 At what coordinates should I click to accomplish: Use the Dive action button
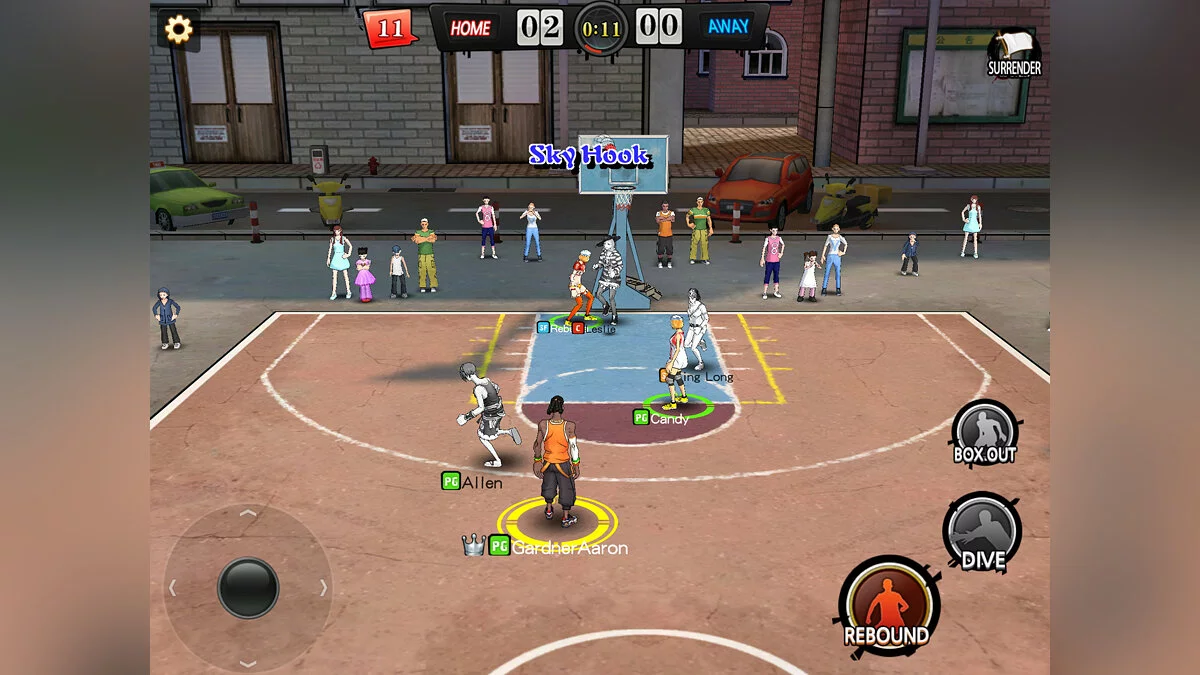[x=982, y=531]
